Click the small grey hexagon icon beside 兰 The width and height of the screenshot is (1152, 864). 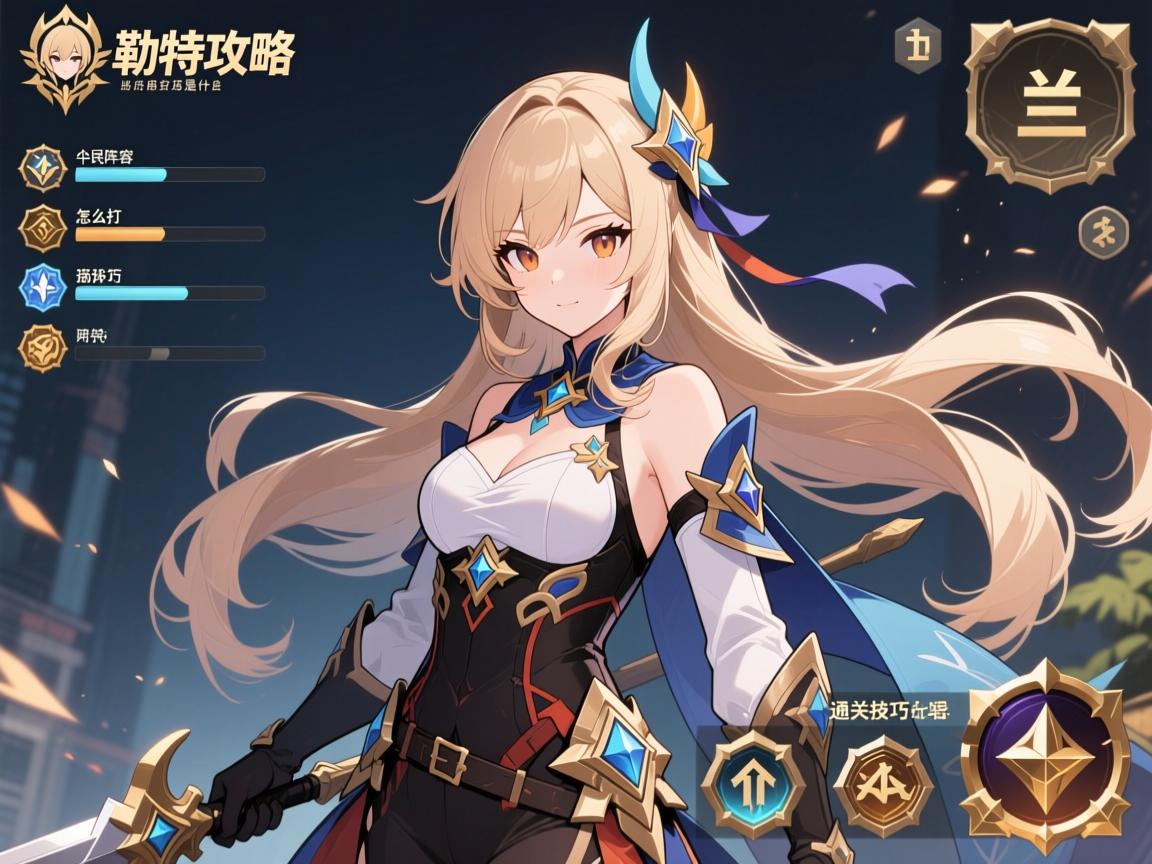pos(917,46)
